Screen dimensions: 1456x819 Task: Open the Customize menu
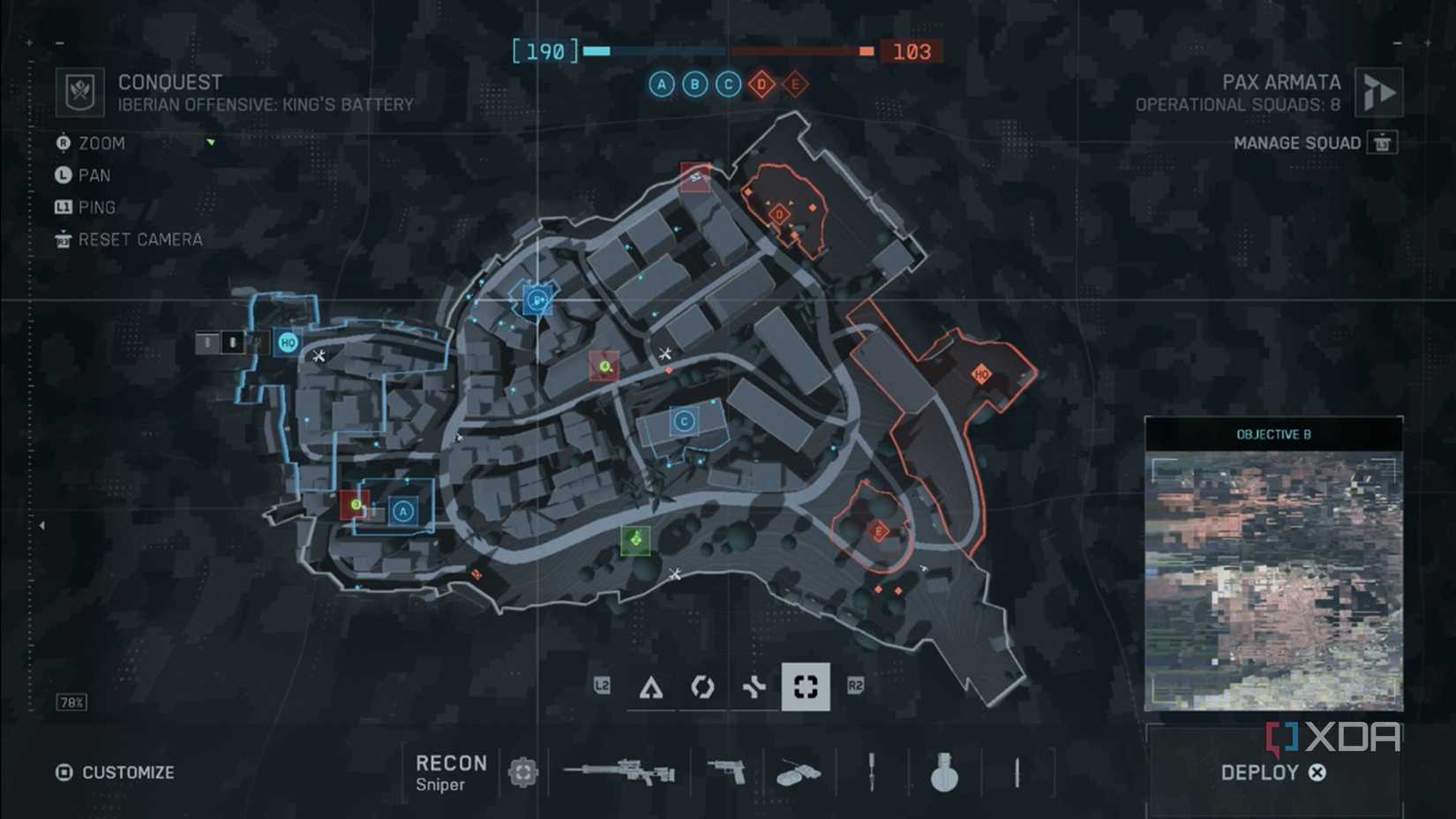pyautogui.click(x=115, y=772)
